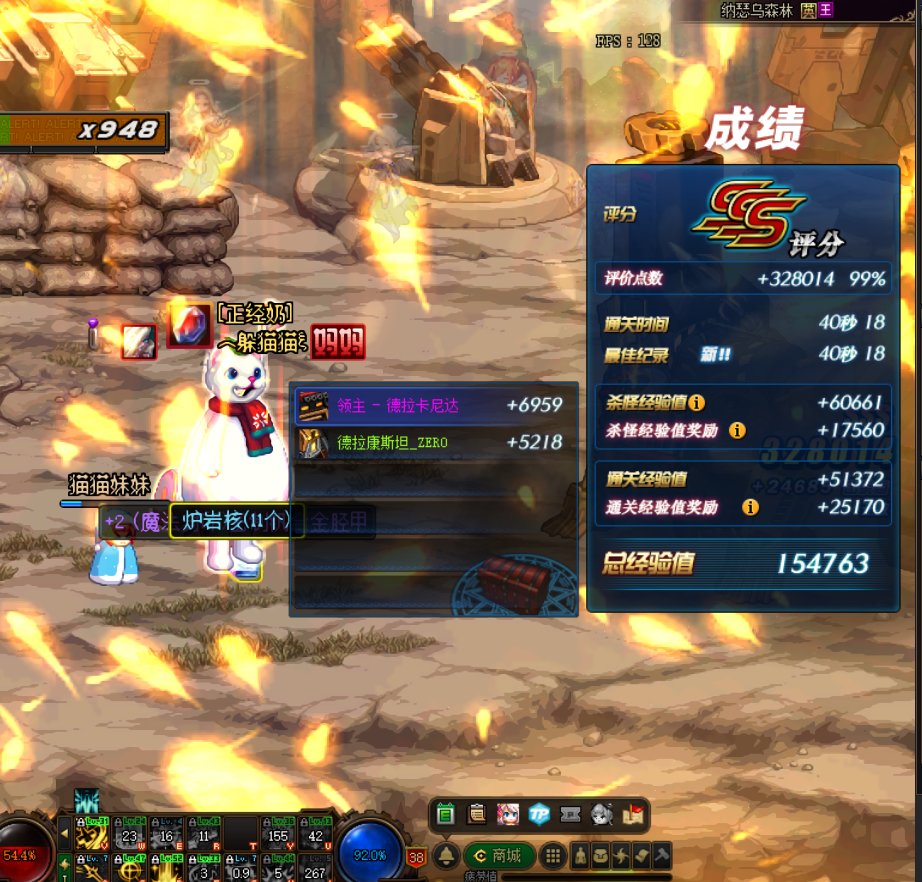Open the clipboard quest list icon
Viewport: 922px width, 882px height.
pyautogui.click(x=477, y=813)
